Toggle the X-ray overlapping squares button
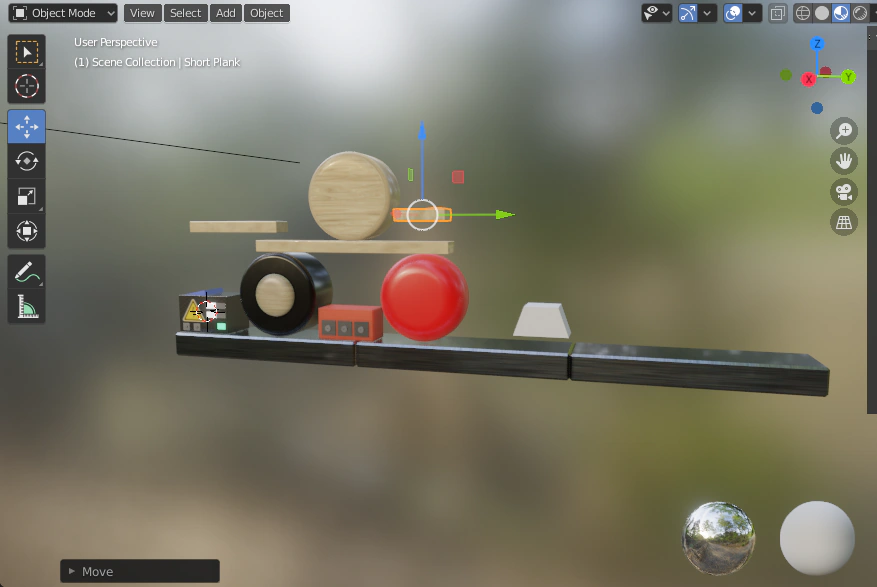The width and height of the screenshot is (877, 587). 777,13
